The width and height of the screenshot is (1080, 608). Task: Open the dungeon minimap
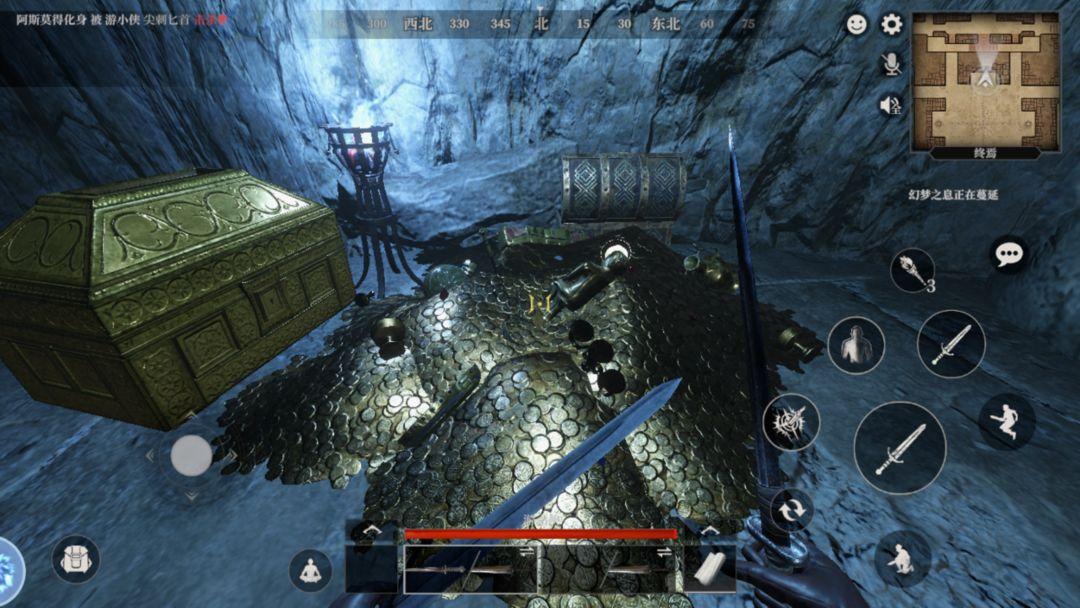[x=986, y=83]
